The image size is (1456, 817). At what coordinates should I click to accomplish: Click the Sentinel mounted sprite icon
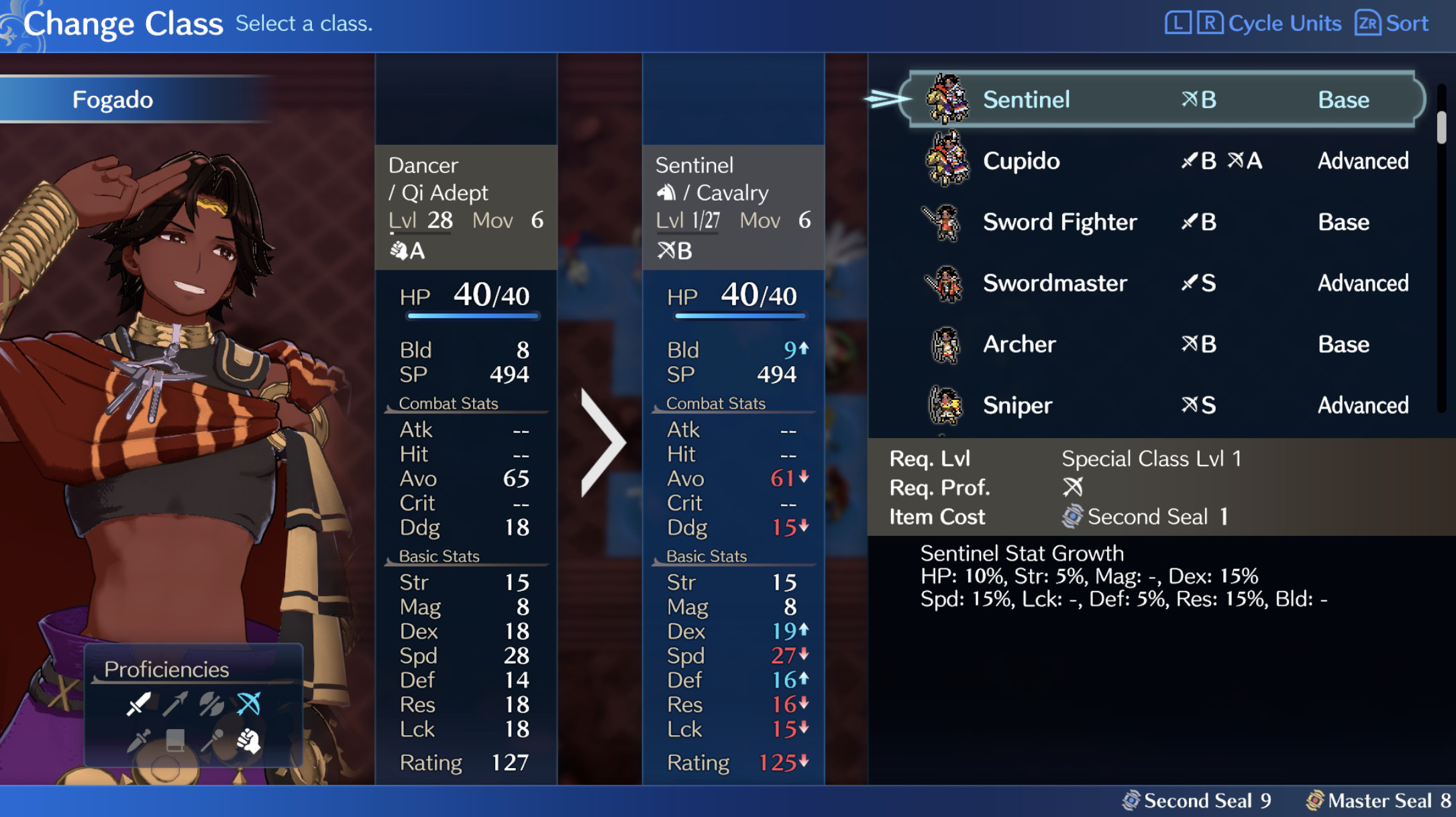click(x=947, y=99)
